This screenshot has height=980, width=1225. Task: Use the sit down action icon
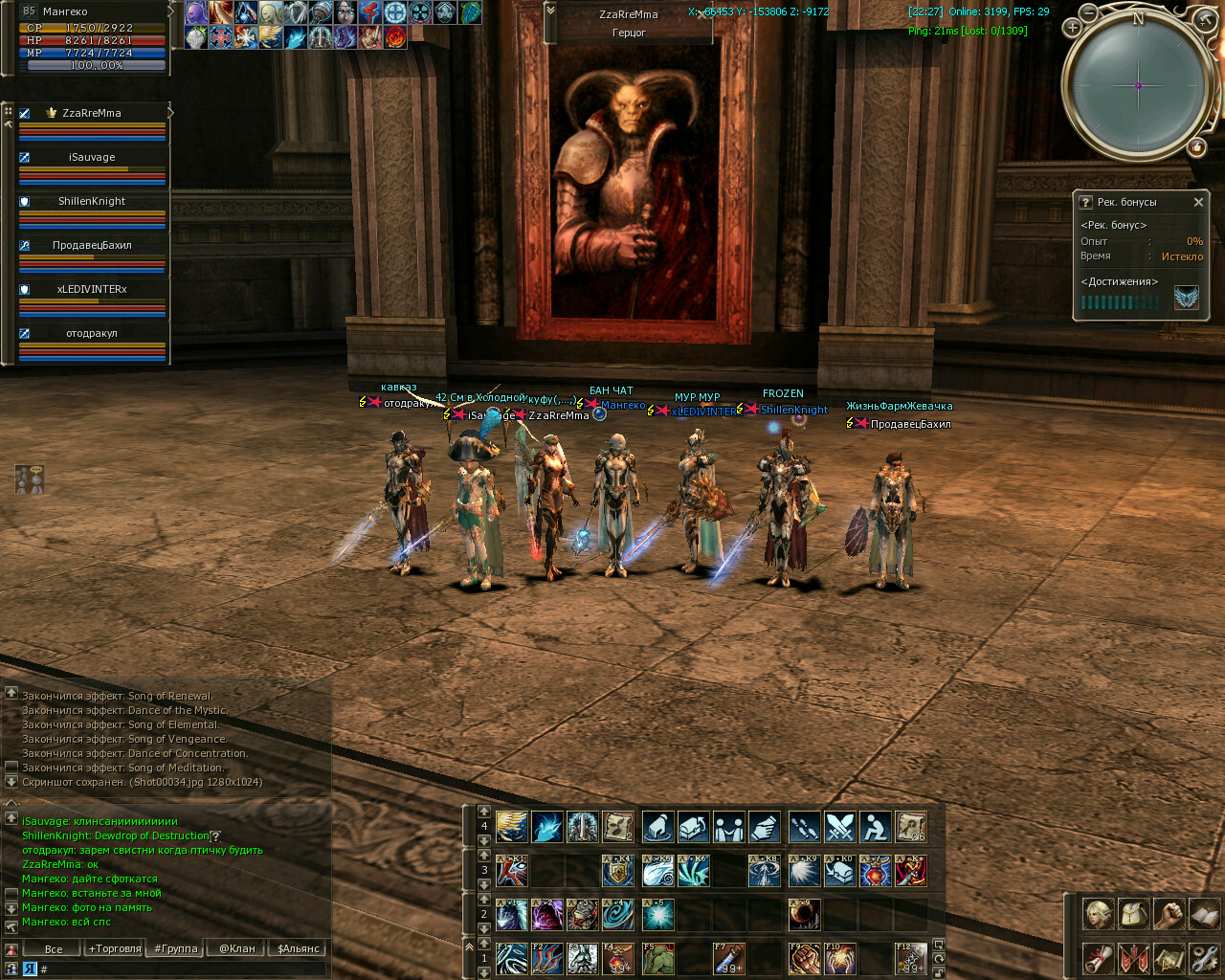click(x=875, y=826)
